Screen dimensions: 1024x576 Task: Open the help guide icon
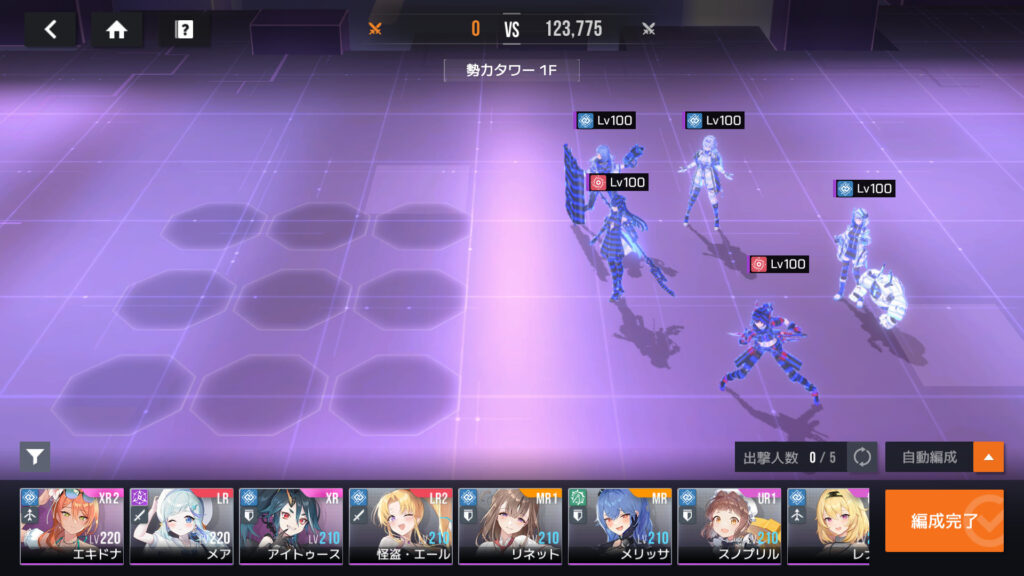(x=184, y=29)
